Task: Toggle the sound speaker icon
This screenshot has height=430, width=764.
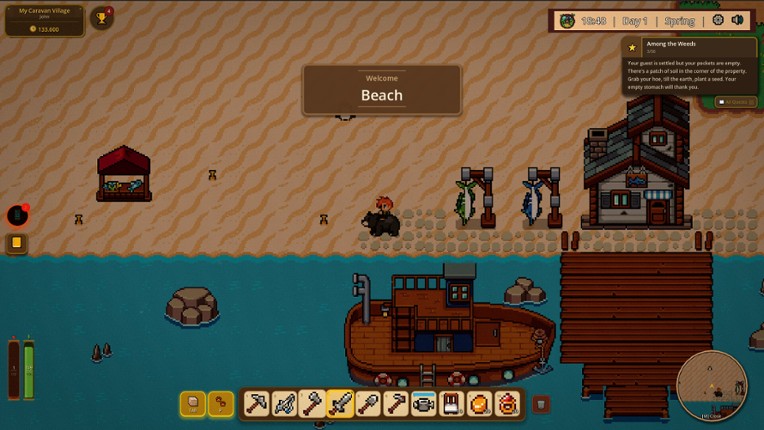Action: 738,20
